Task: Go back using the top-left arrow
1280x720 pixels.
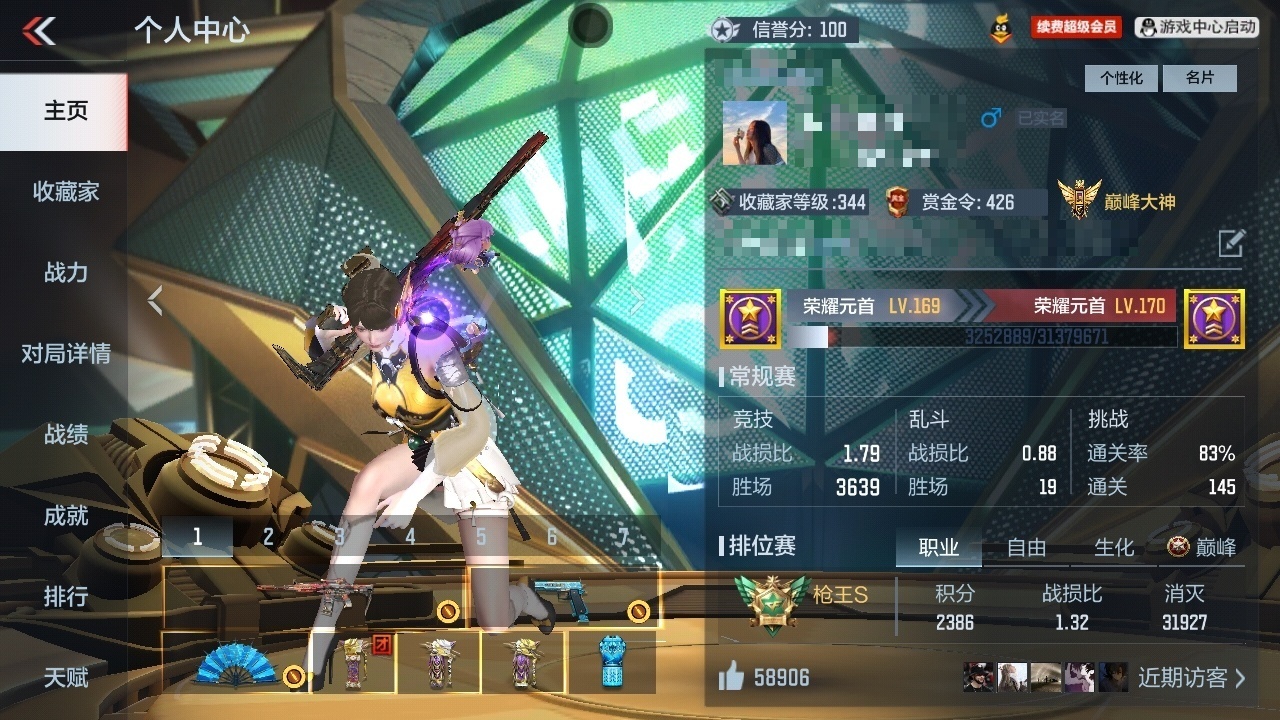Action: click(x=40, y=31)
